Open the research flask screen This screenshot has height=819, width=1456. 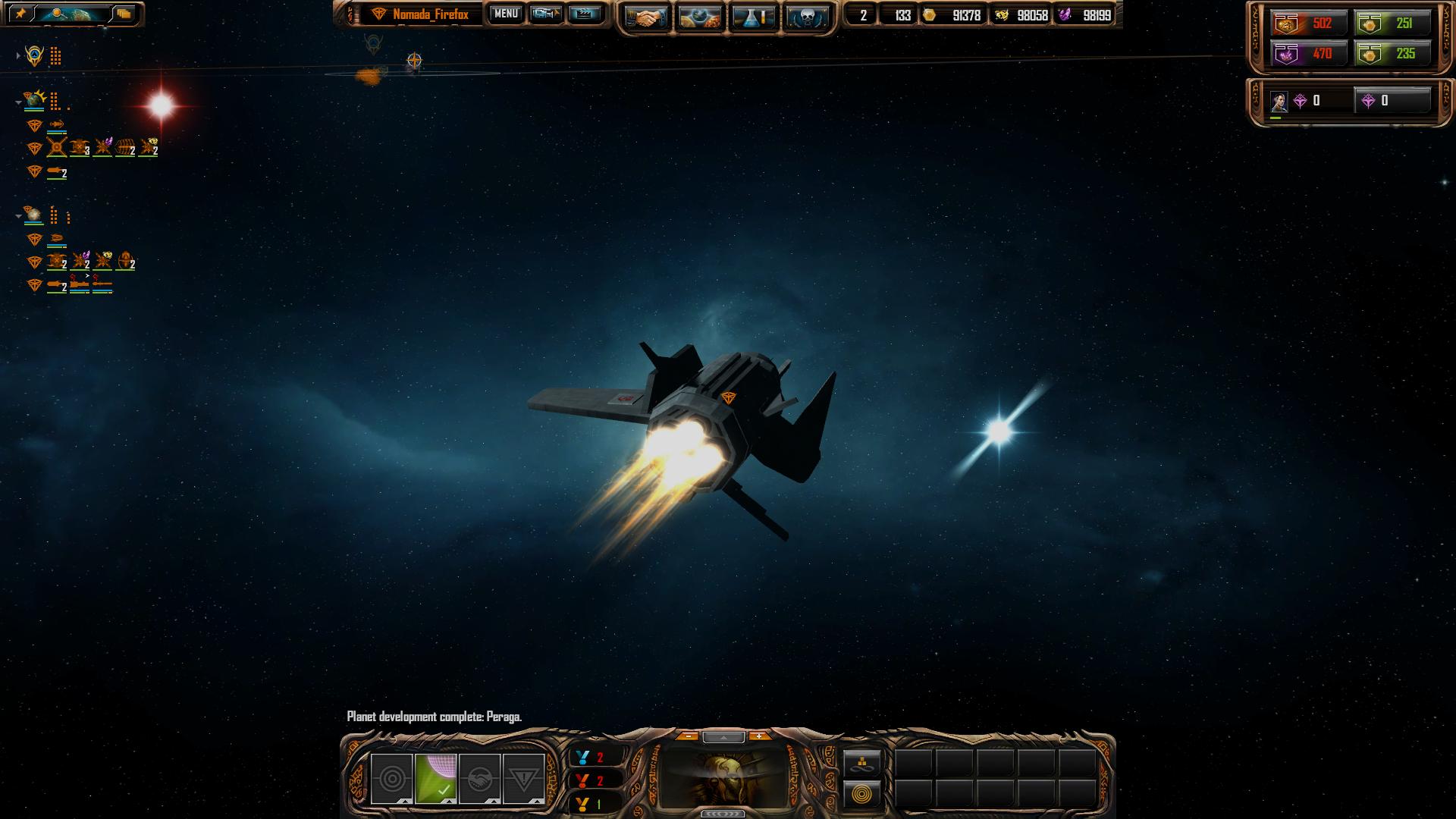(753, 17)
